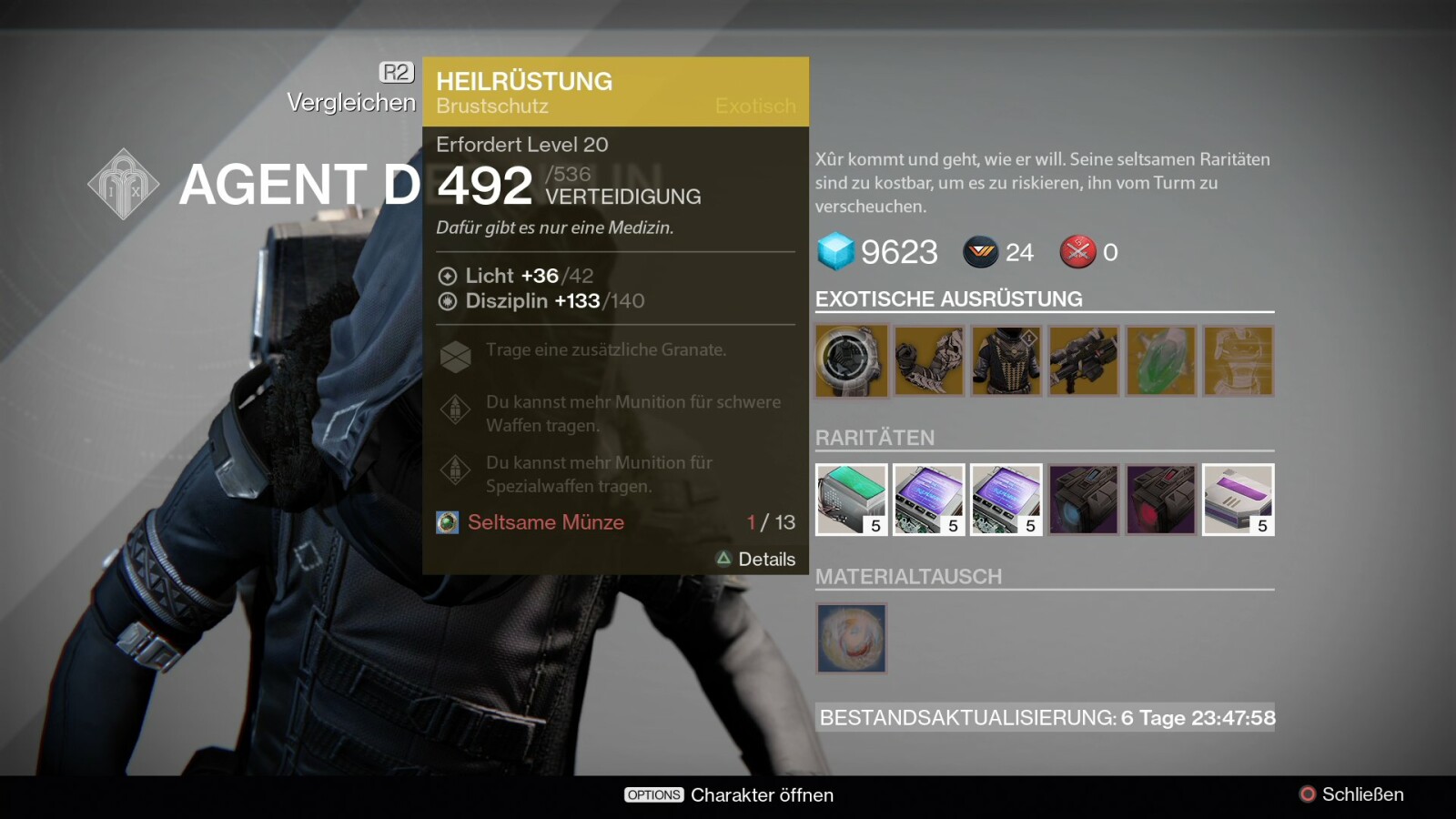Select the dark box with blue lens
This screenshot has height=819, width=1456.
[1083, 500]
